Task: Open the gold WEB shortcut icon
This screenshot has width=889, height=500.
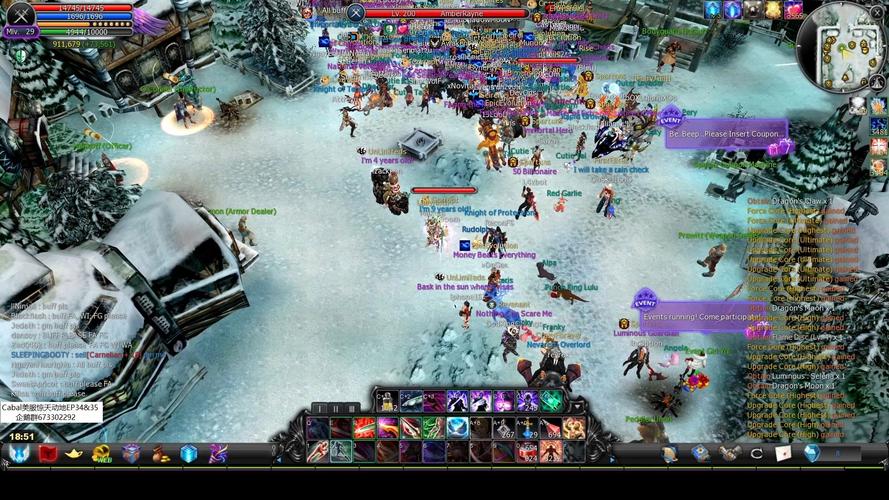Action: (102, 454)
